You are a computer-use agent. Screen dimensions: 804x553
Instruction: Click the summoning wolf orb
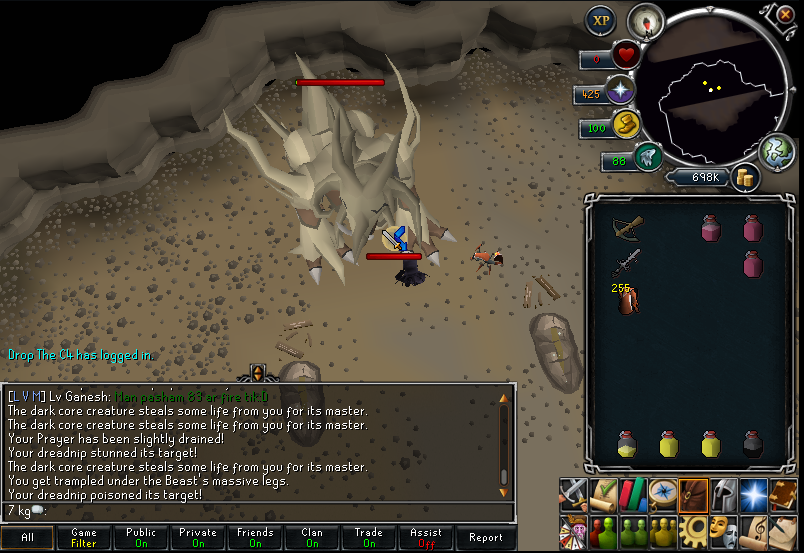[648, 157]
